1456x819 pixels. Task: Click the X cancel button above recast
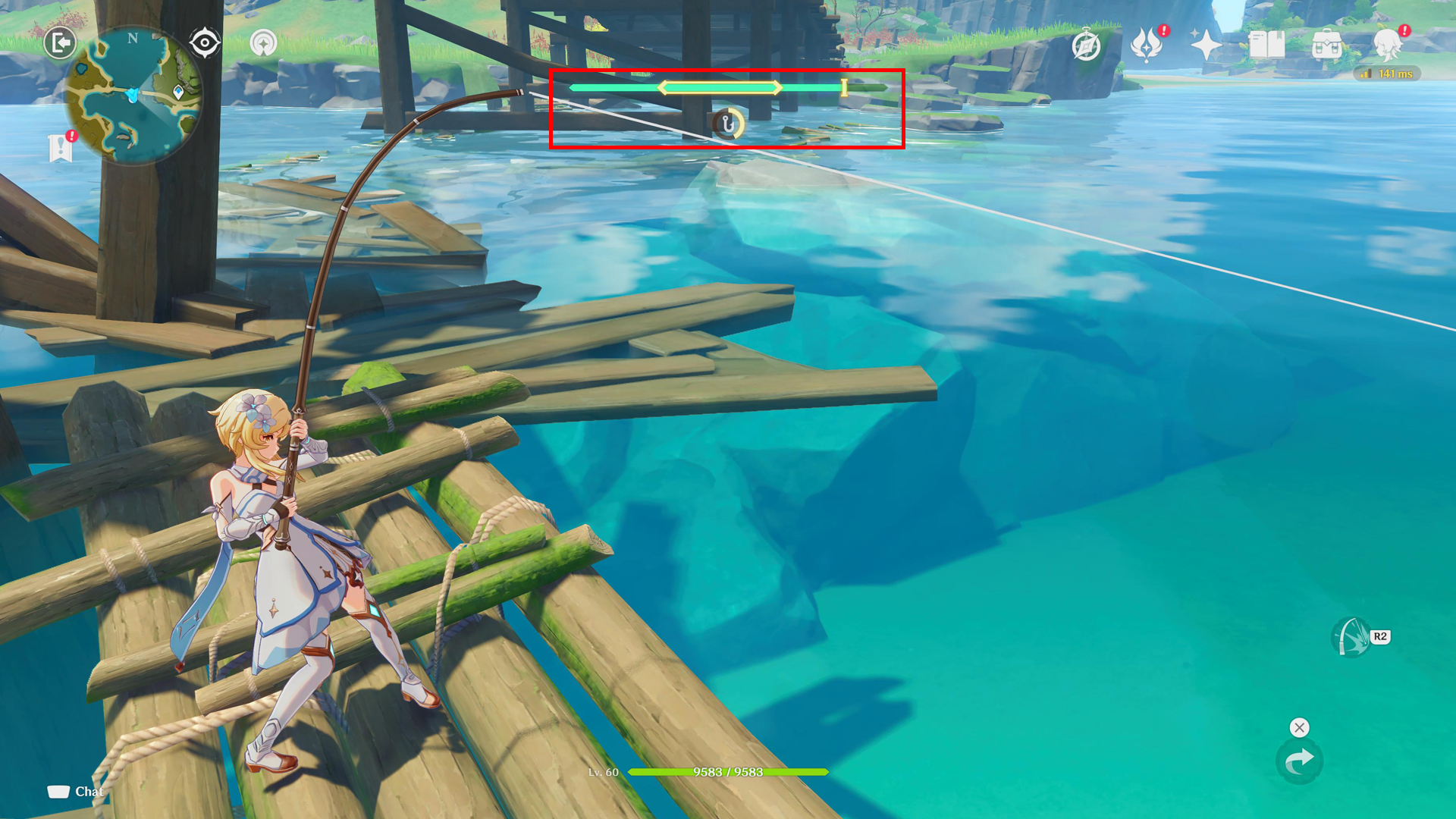[x=1300, y=727]
